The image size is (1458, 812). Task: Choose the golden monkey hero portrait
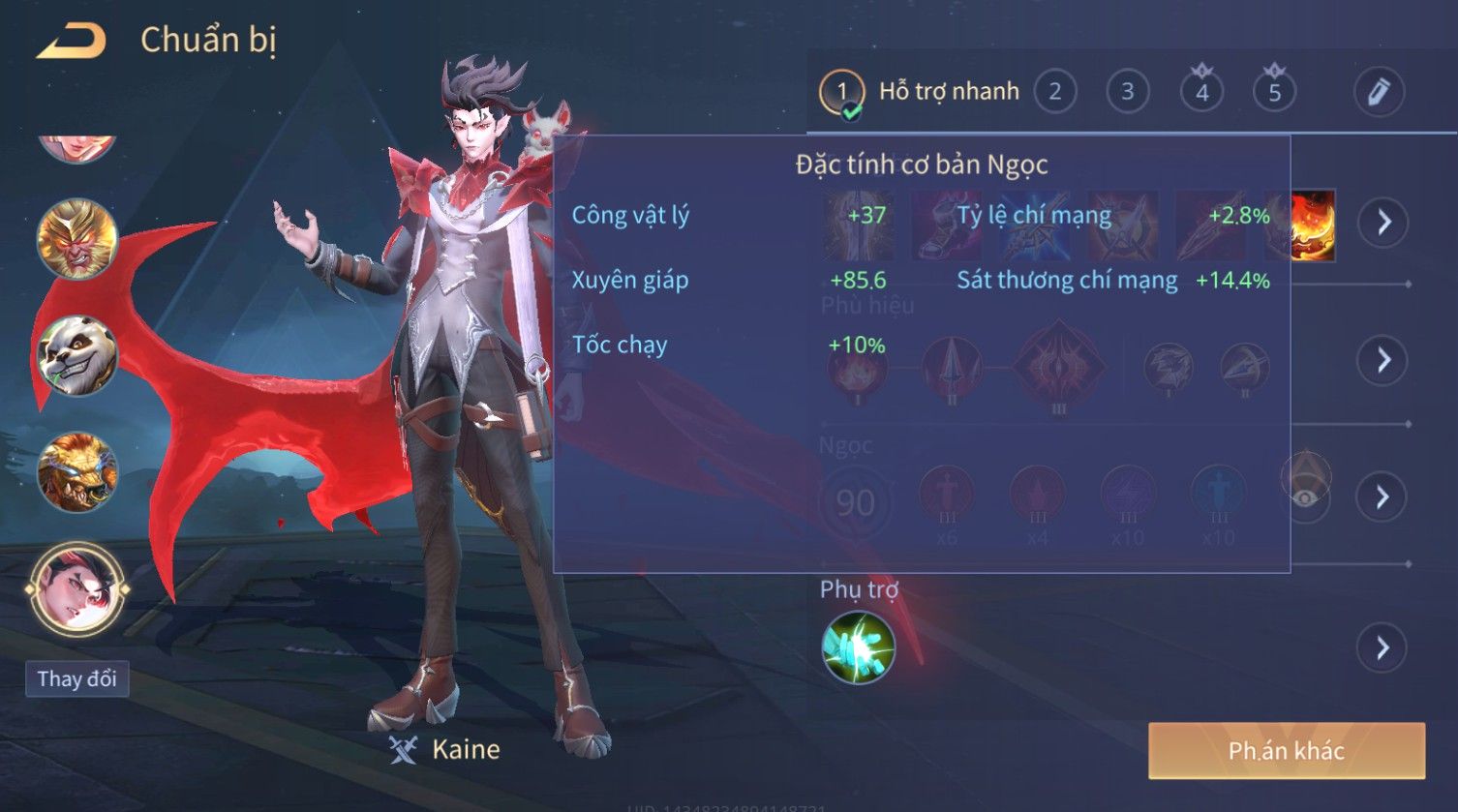point(77,238)
